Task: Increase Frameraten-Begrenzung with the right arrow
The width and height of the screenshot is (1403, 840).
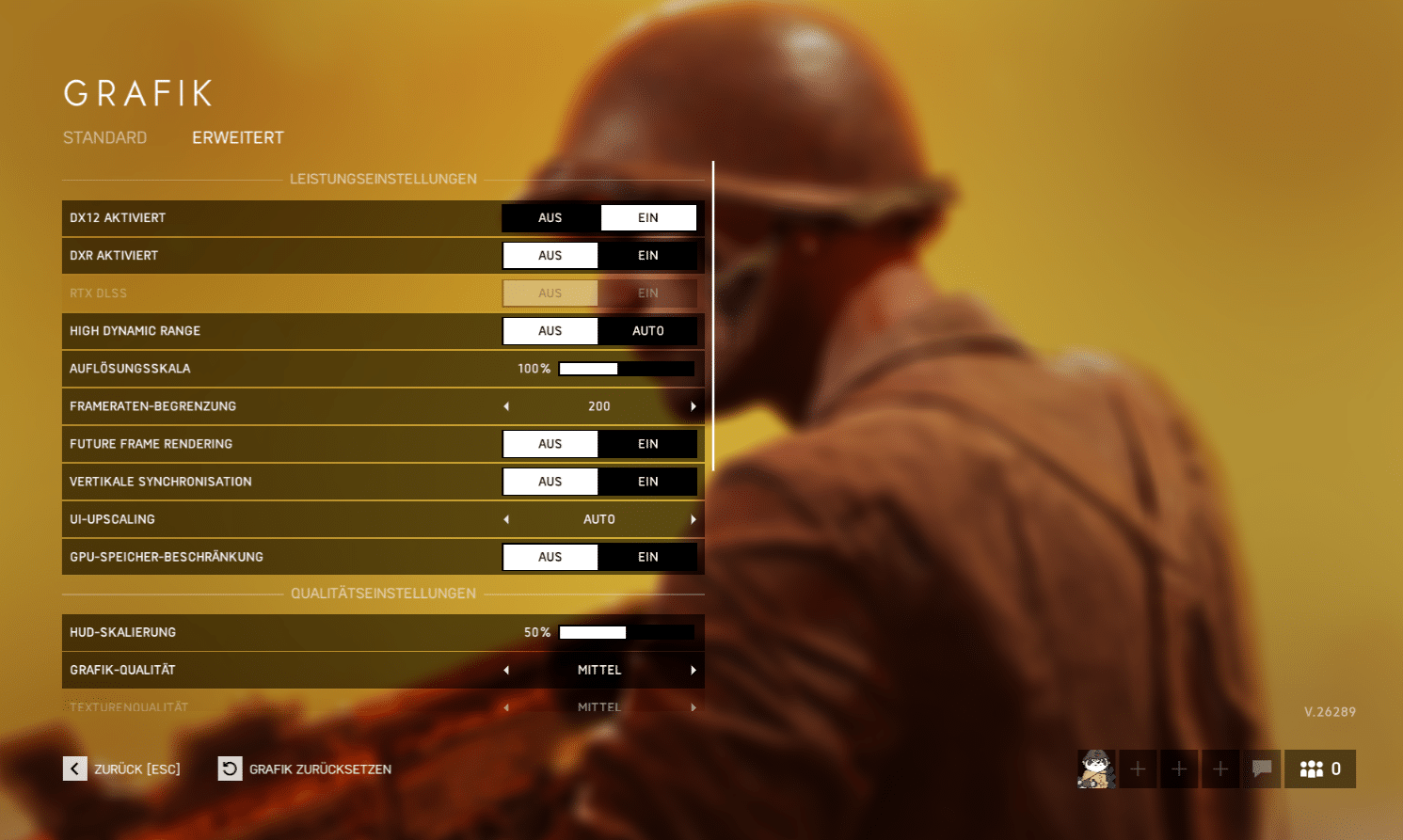Action: pyautogui.click(x=694, y=406)
